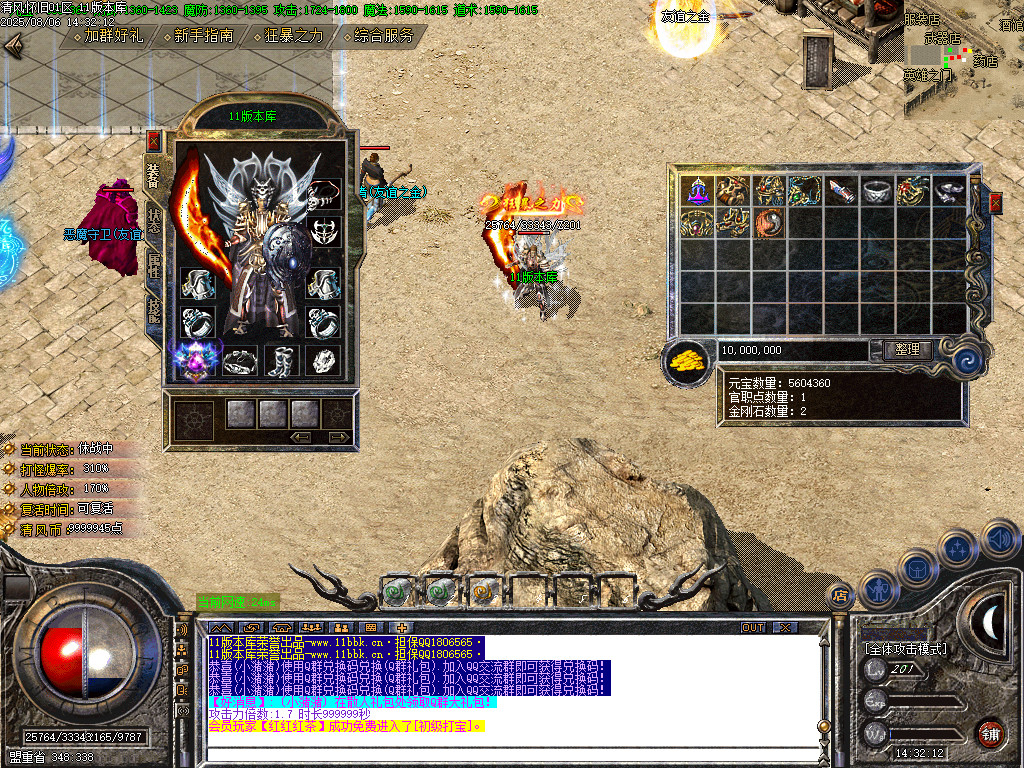The height and width of the screenshot is (768, 1024).
Task: Select the yin-yang orb item in bag
Action: point(769,222)
